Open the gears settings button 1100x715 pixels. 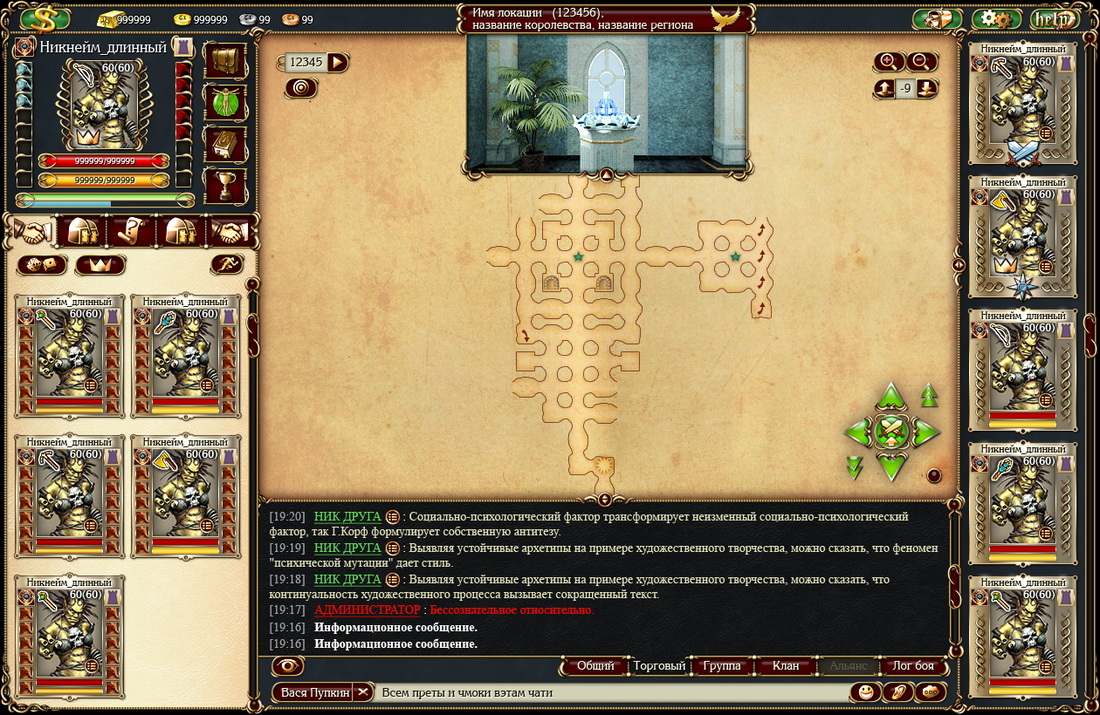point(995,19)
